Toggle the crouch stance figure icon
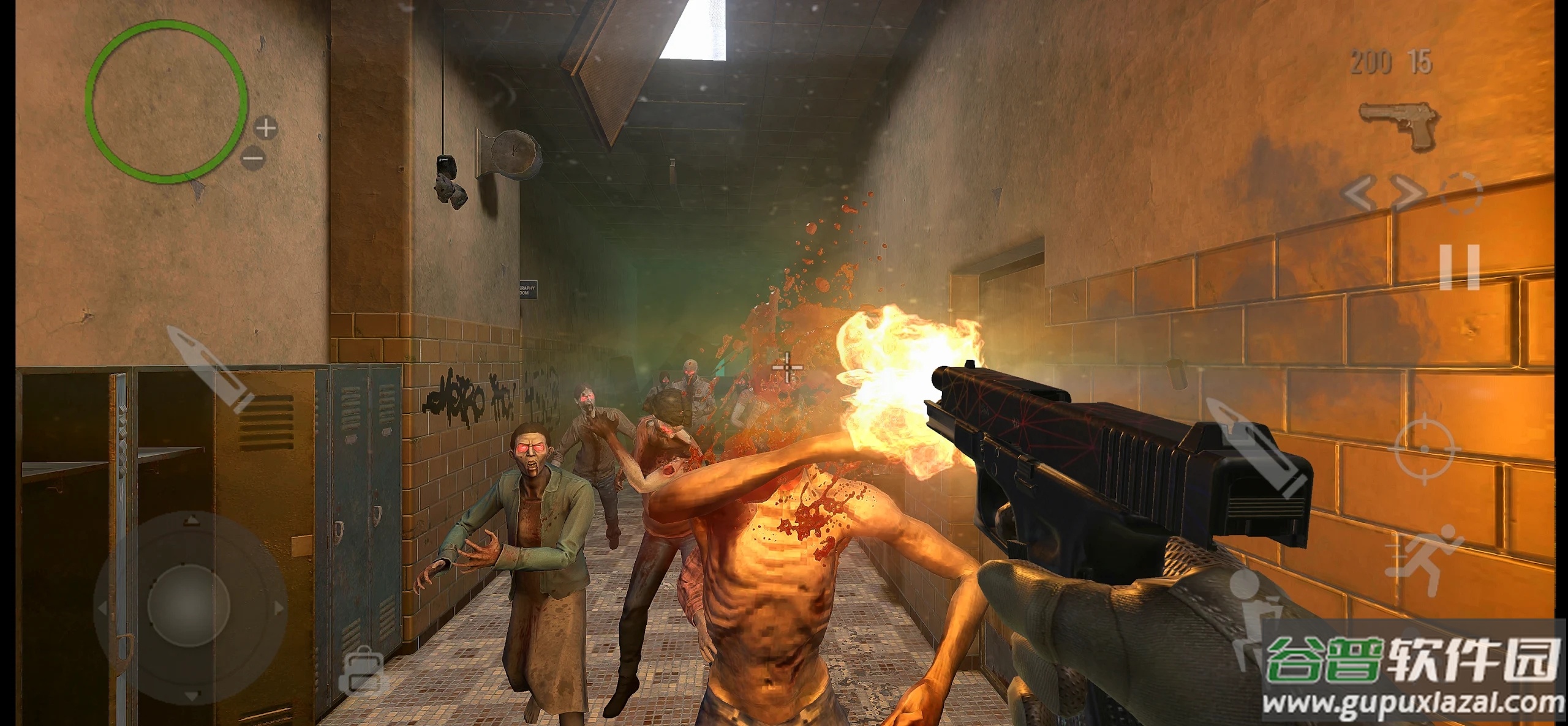This screenshot has height=726, width=1568. 1249,618
